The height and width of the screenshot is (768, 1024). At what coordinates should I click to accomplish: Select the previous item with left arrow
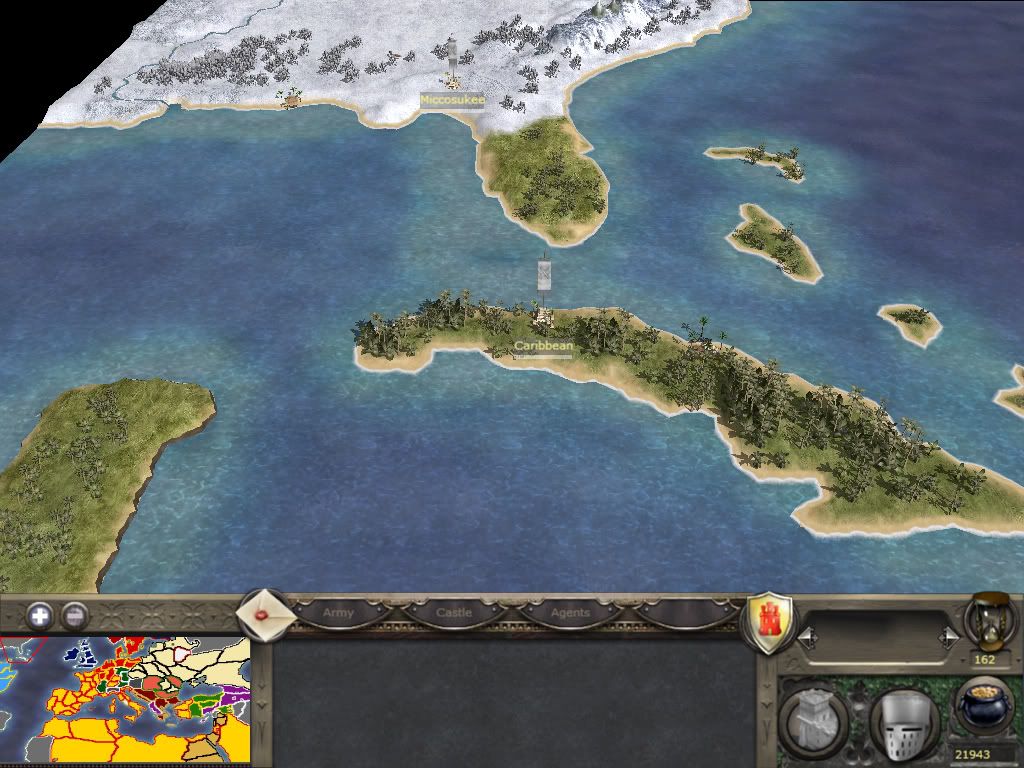click(805, 636)
